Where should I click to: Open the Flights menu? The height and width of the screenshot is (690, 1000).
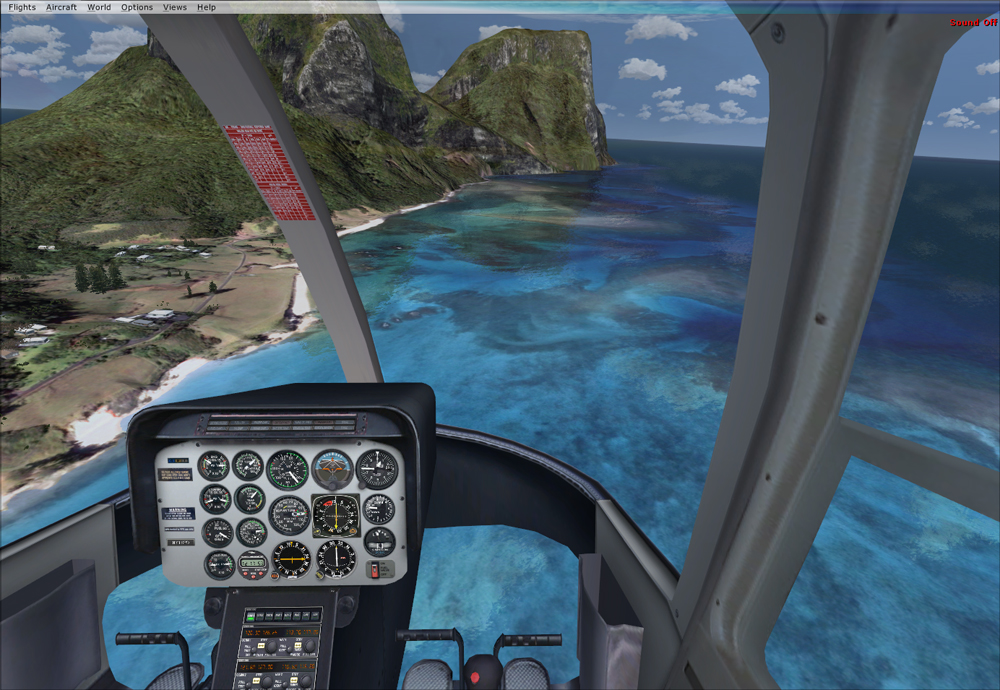tap(22, 7)
